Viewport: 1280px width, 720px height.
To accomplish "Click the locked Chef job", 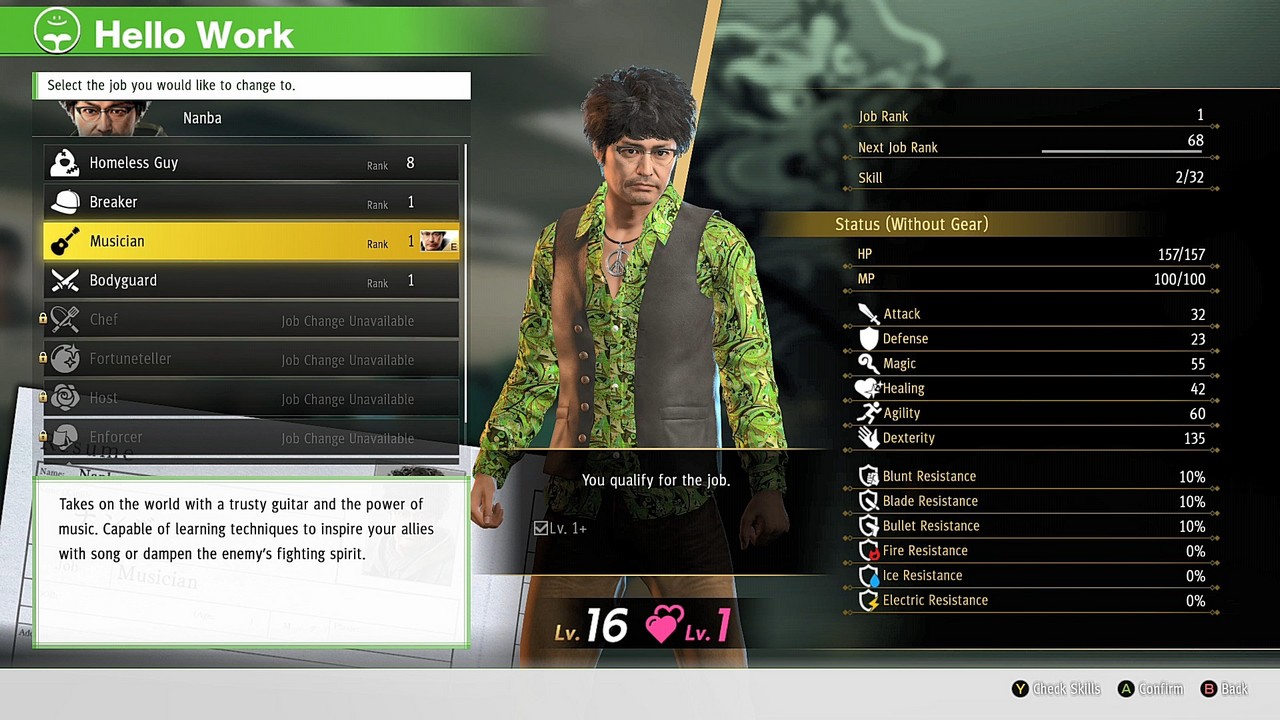I will (x=250, y=320).
